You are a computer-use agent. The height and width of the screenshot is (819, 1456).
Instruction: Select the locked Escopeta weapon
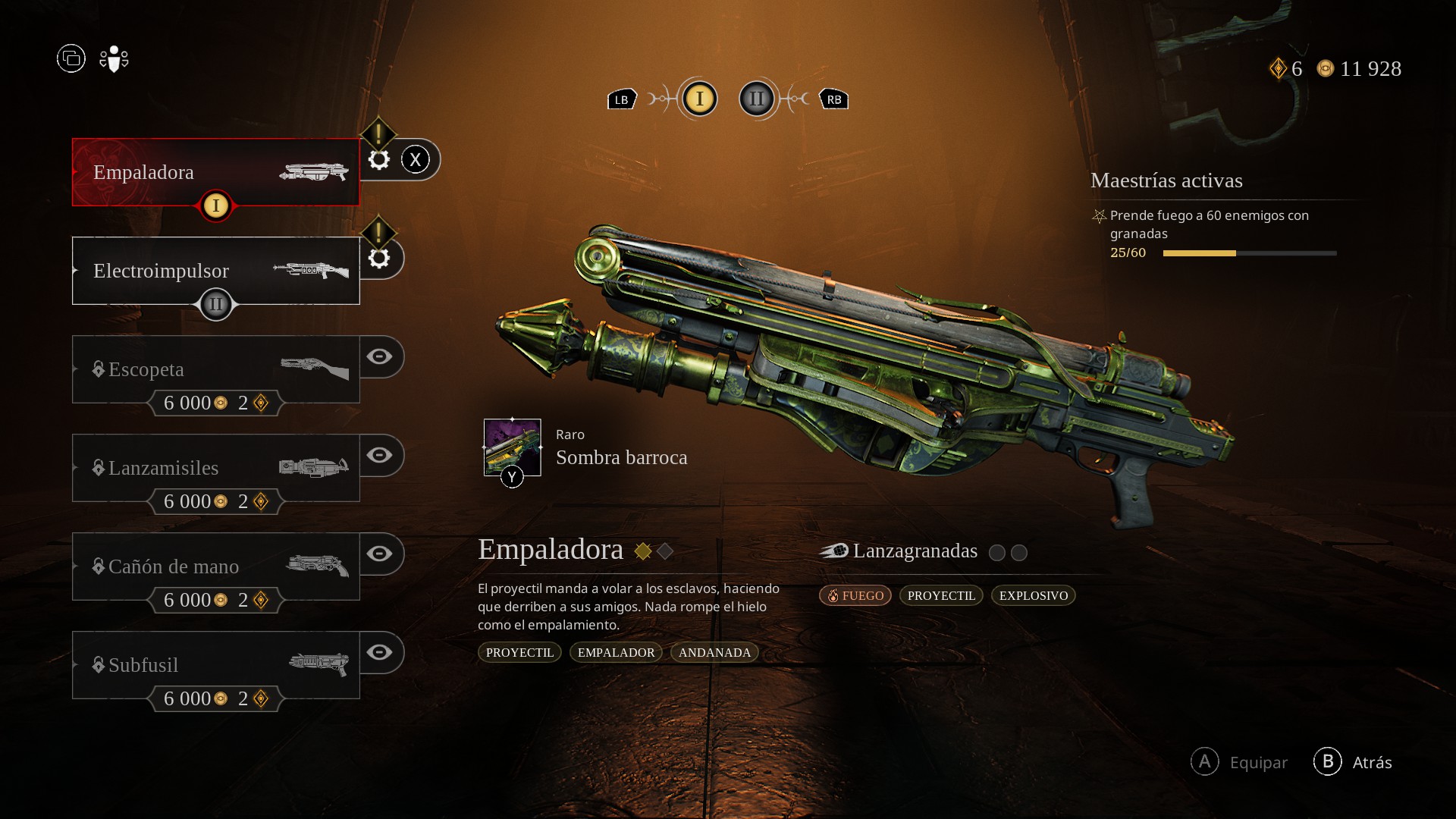tap(215, 369)
